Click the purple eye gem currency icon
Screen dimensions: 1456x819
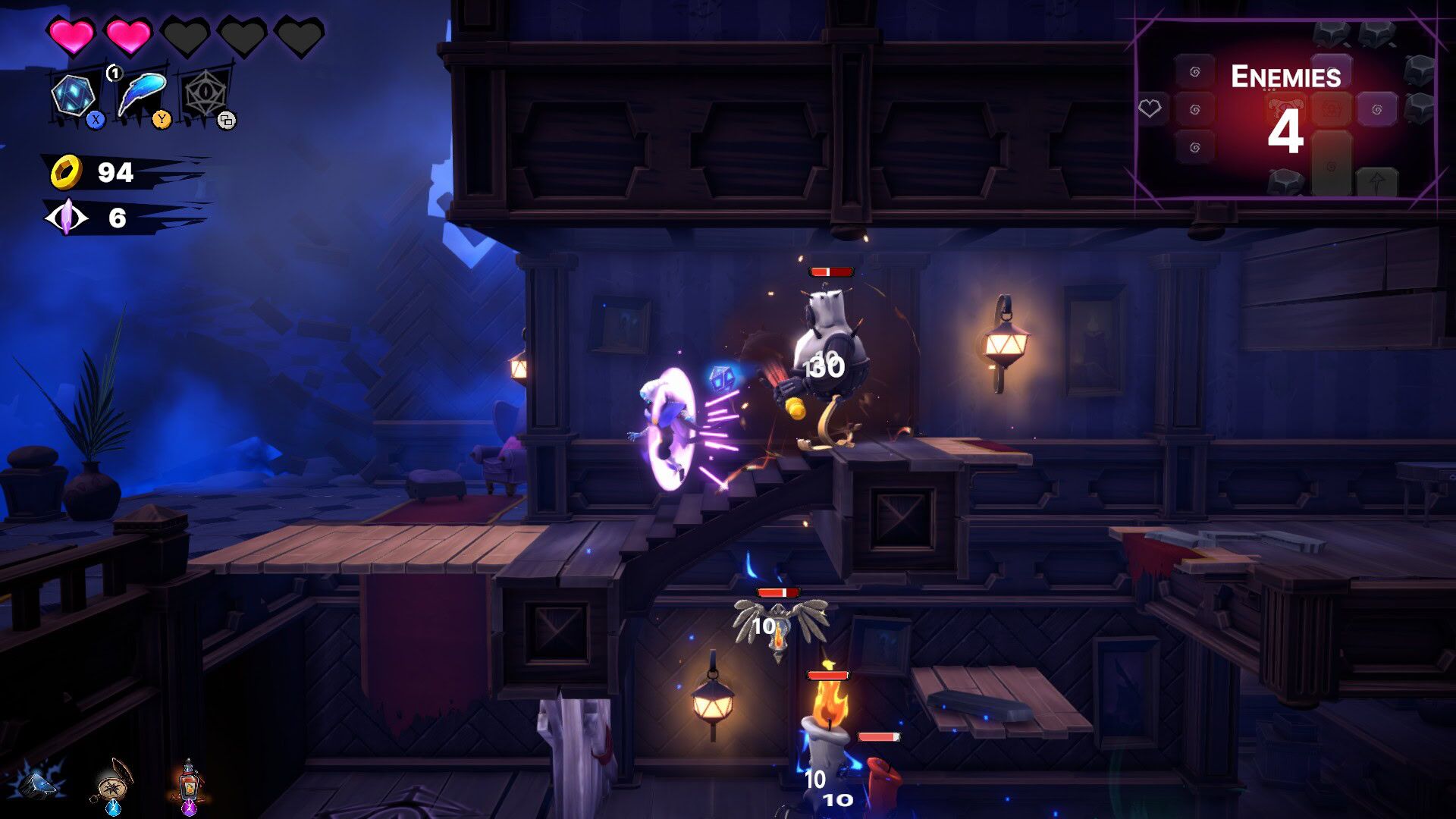(x=68, y=215)
